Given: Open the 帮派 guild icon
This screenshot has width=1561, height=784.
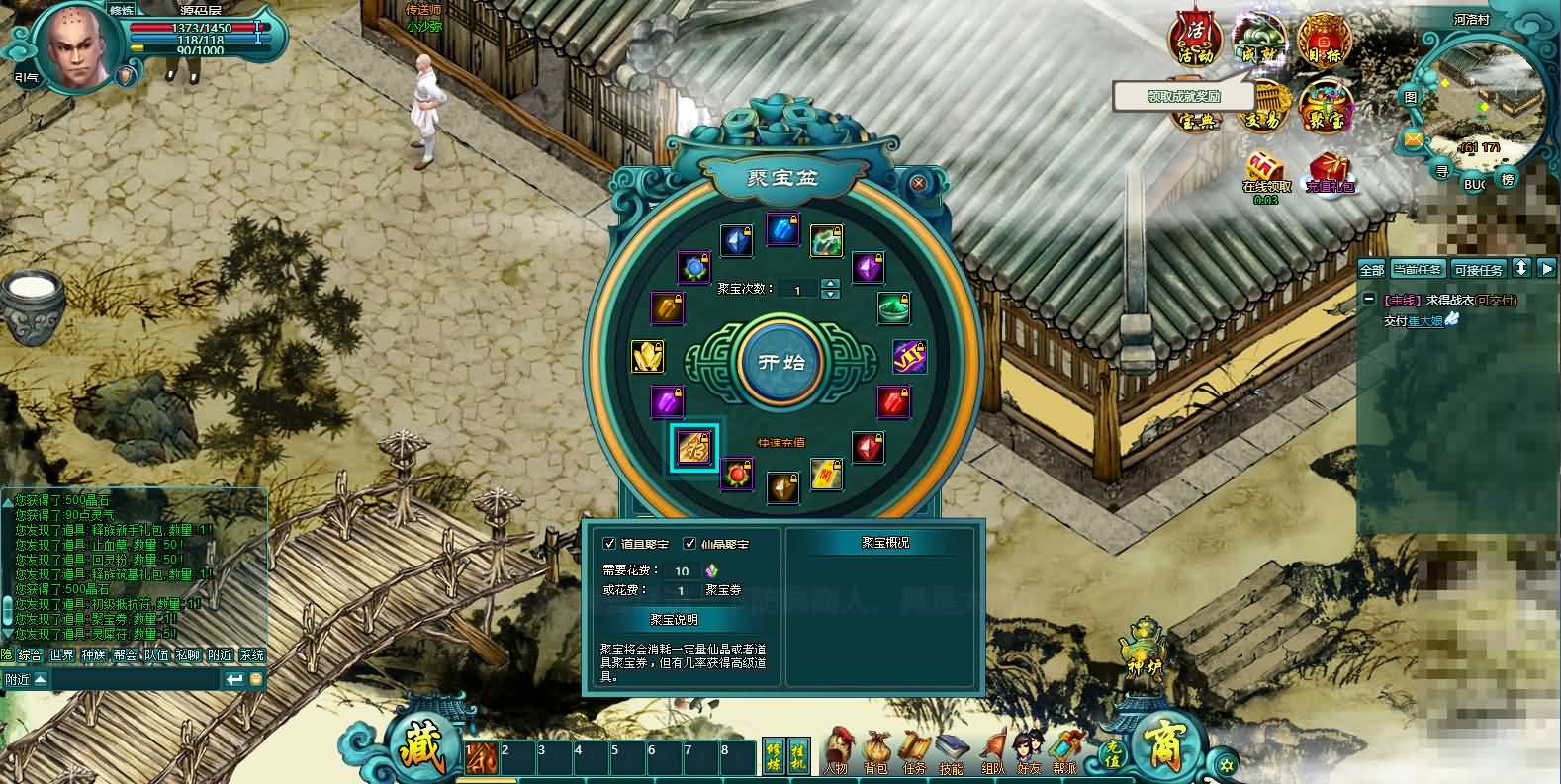Looking at the screenshot, I should pyautogui.click(x=1065, y=751).
